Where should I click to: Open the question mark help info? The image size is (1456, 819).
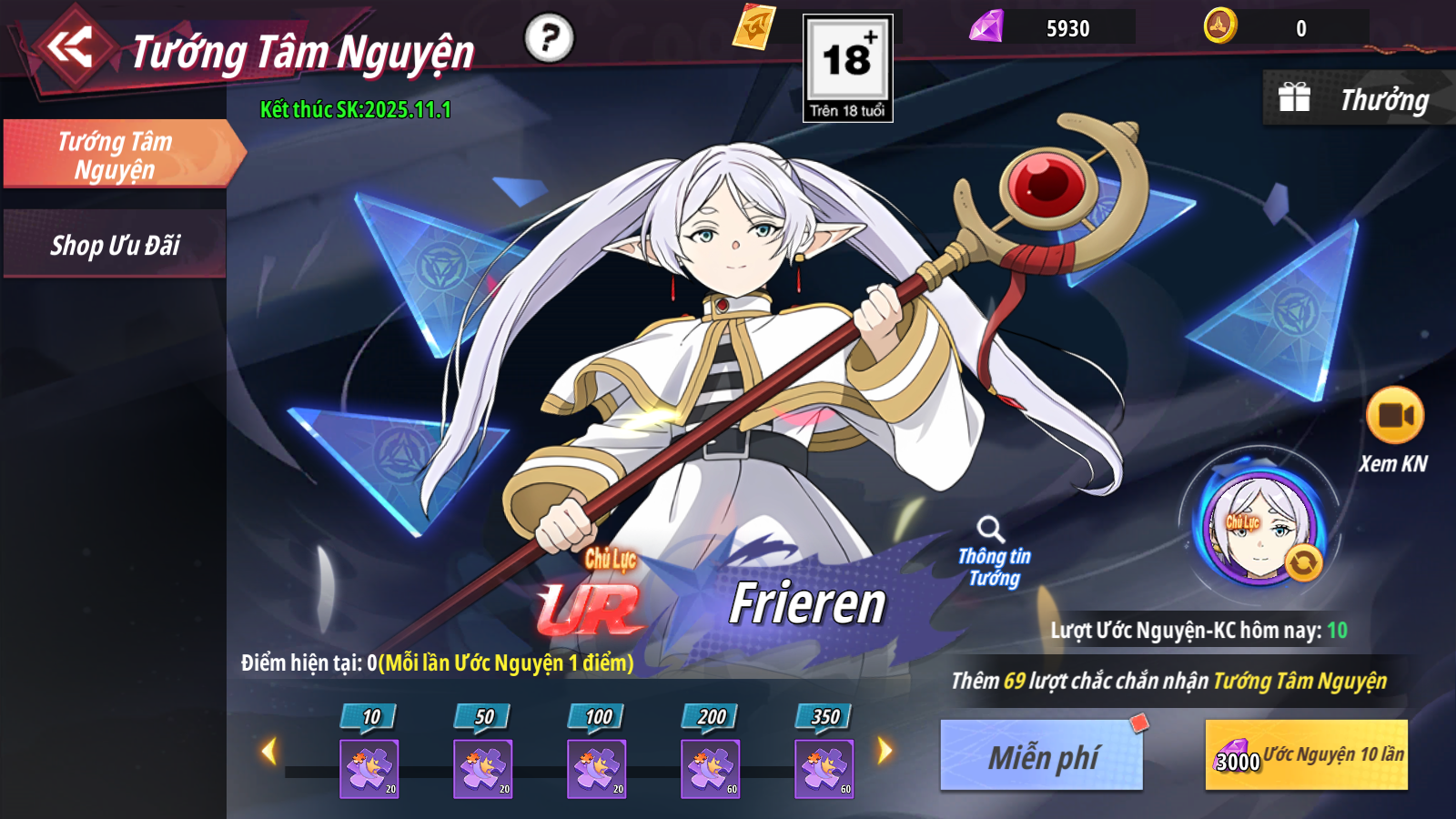click(x=549, y=38)
